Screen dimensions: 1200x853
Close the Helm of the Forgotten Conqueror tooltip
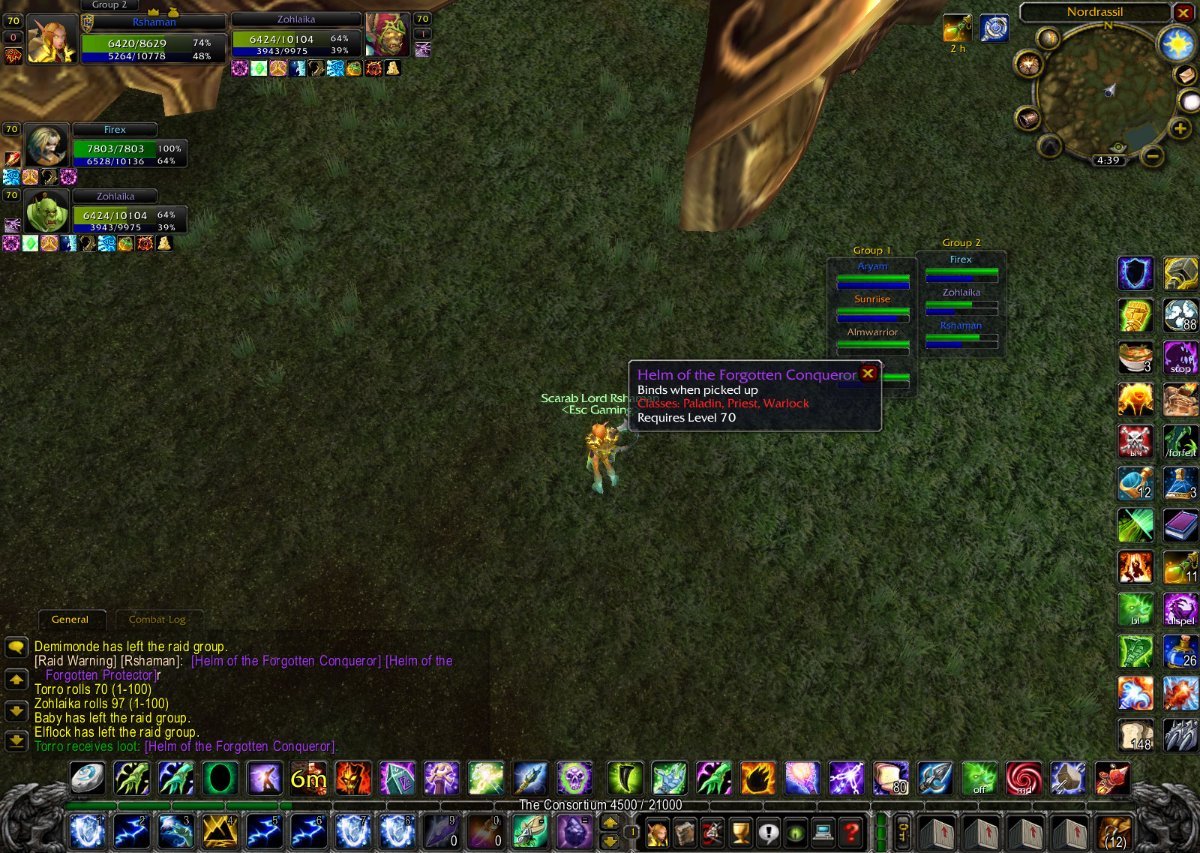point(868,373)
